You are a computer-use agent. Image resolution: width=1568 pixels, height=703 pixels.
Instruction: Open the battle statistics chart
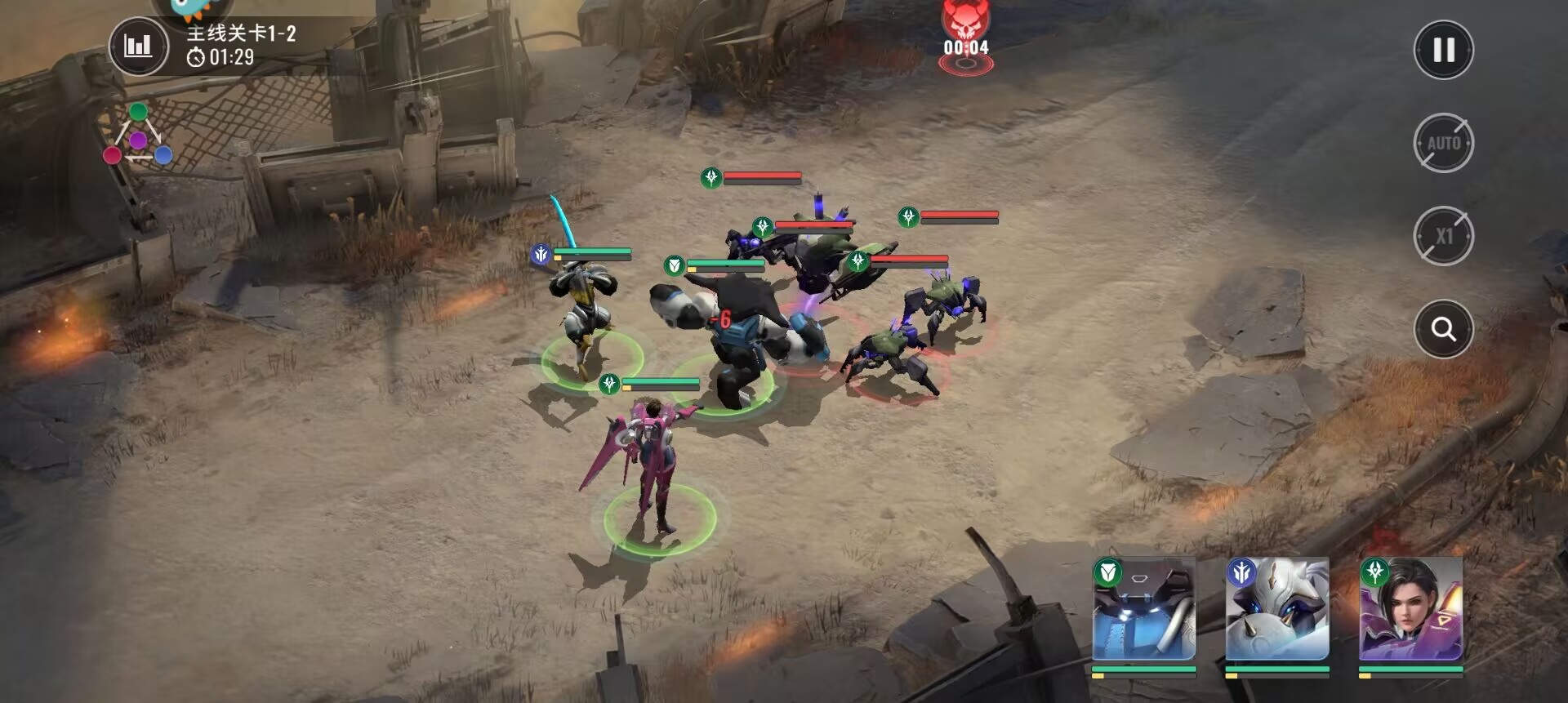(138, 46)
